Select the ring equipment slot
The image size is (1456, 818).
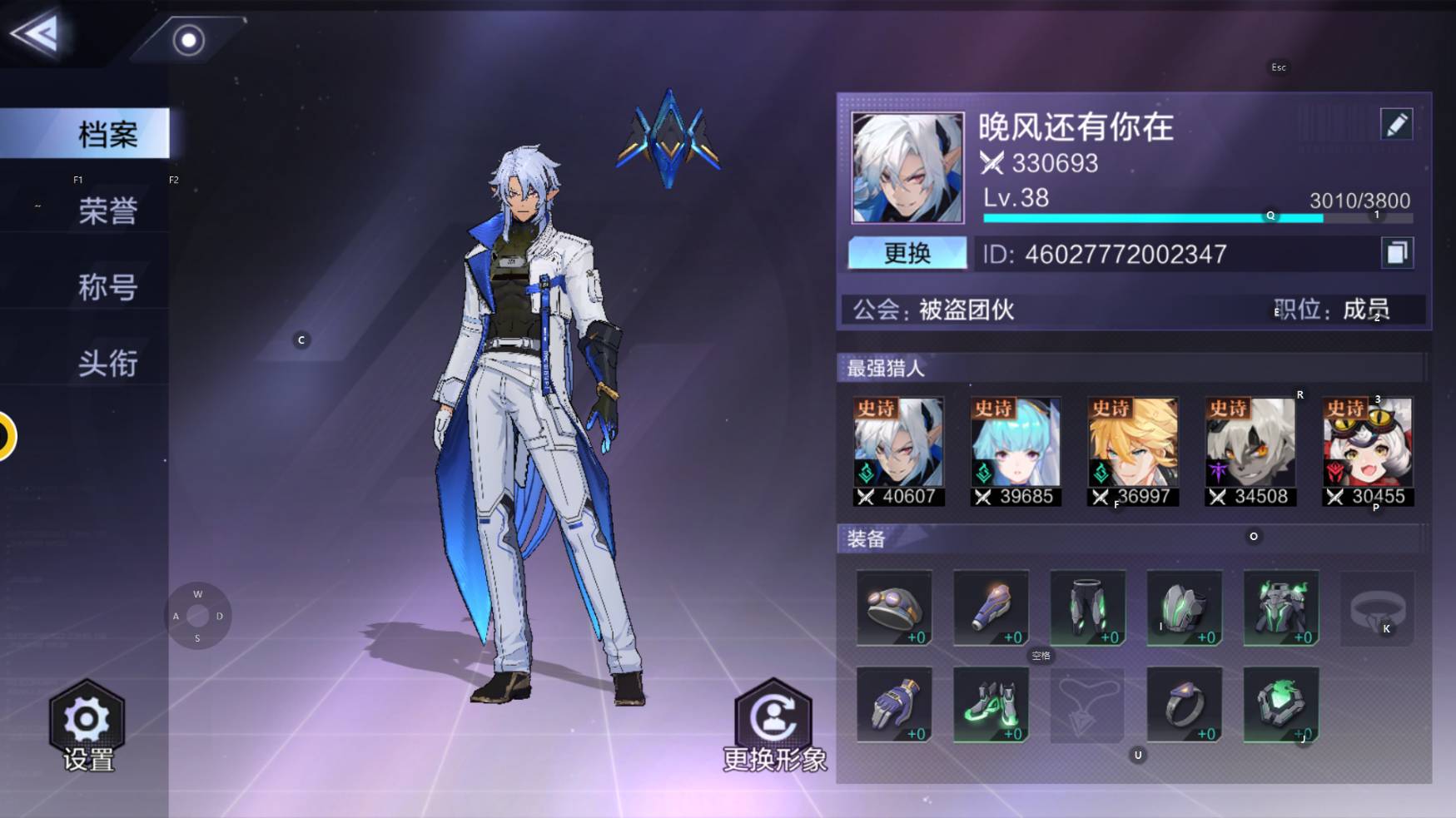coord(1184,704)
